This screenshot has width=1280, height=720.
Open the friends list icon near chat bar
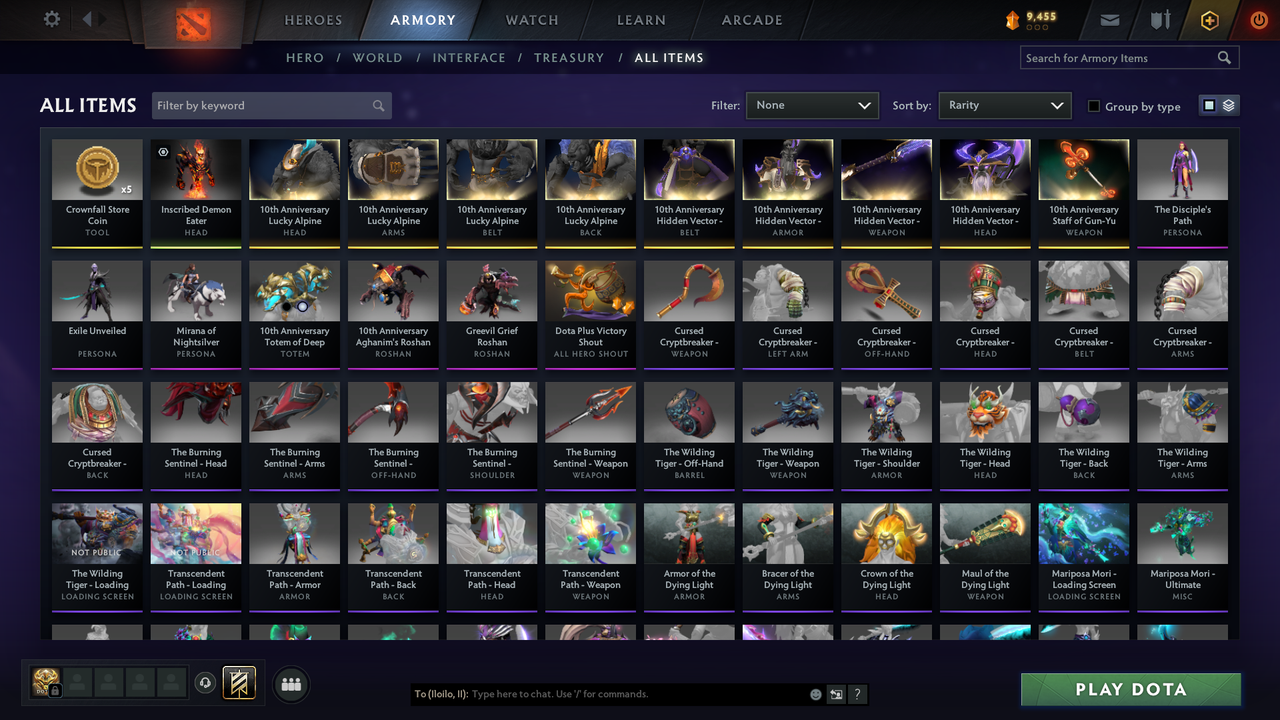(290, 684)
